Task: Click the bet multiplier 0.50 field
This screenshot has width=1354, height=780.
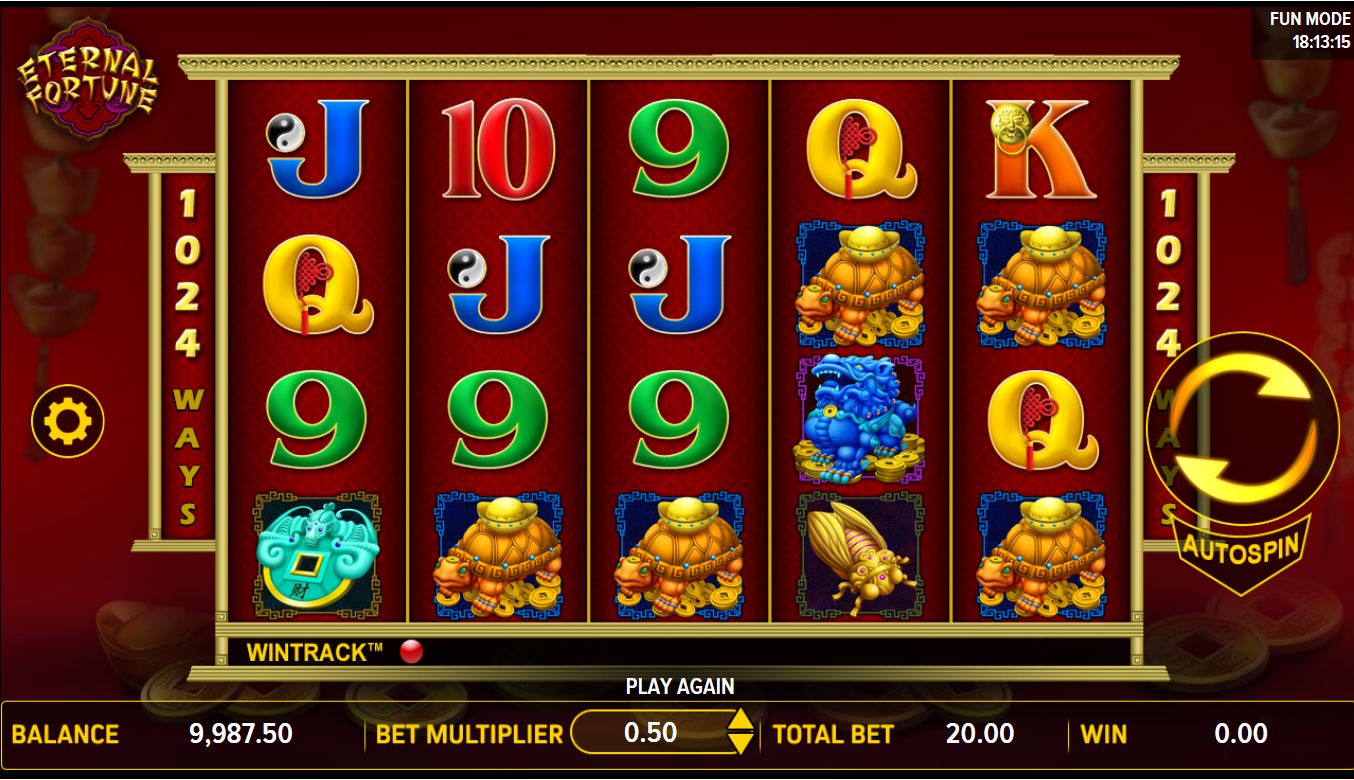Action: click(650, 733)
